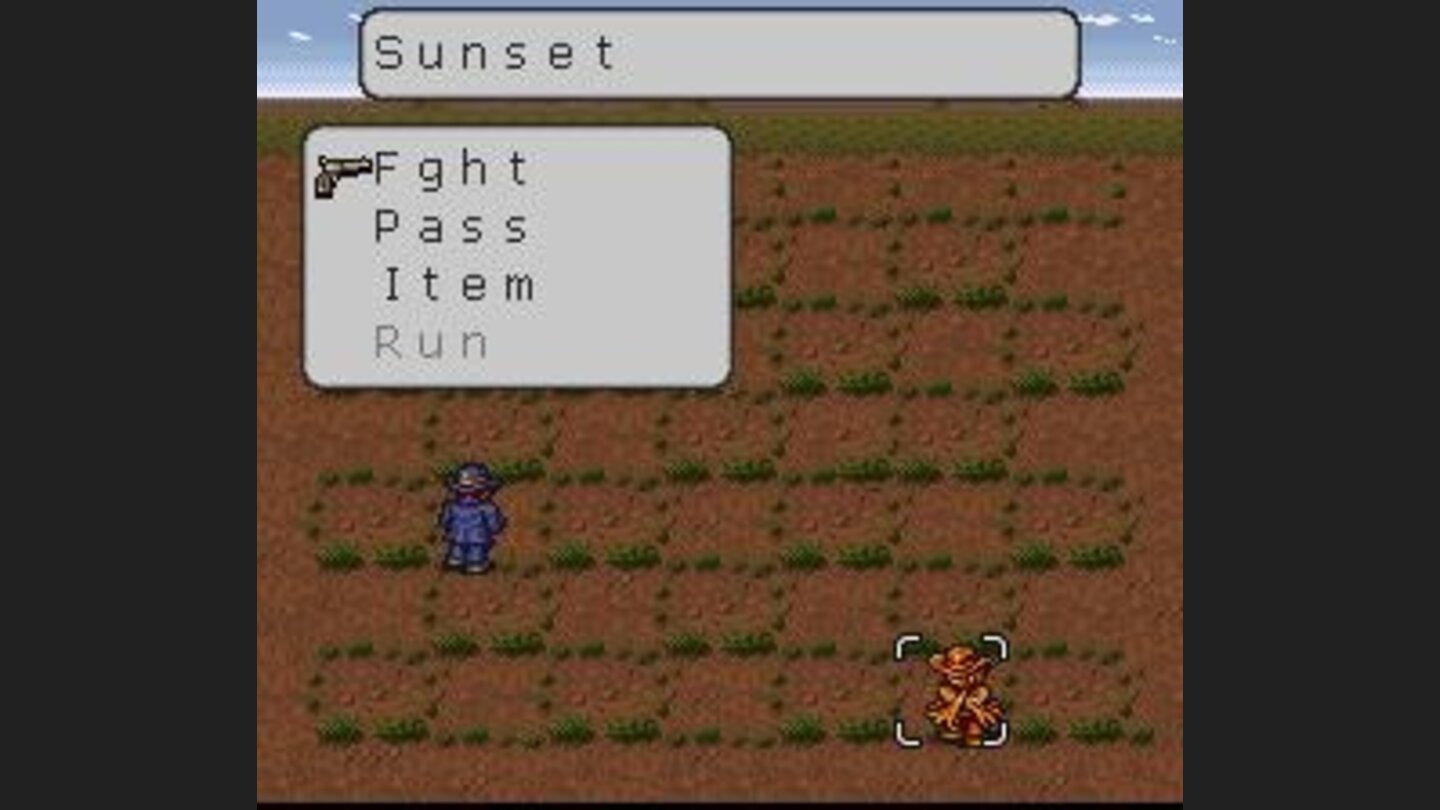Expand the battle command menu

[515, 255]
